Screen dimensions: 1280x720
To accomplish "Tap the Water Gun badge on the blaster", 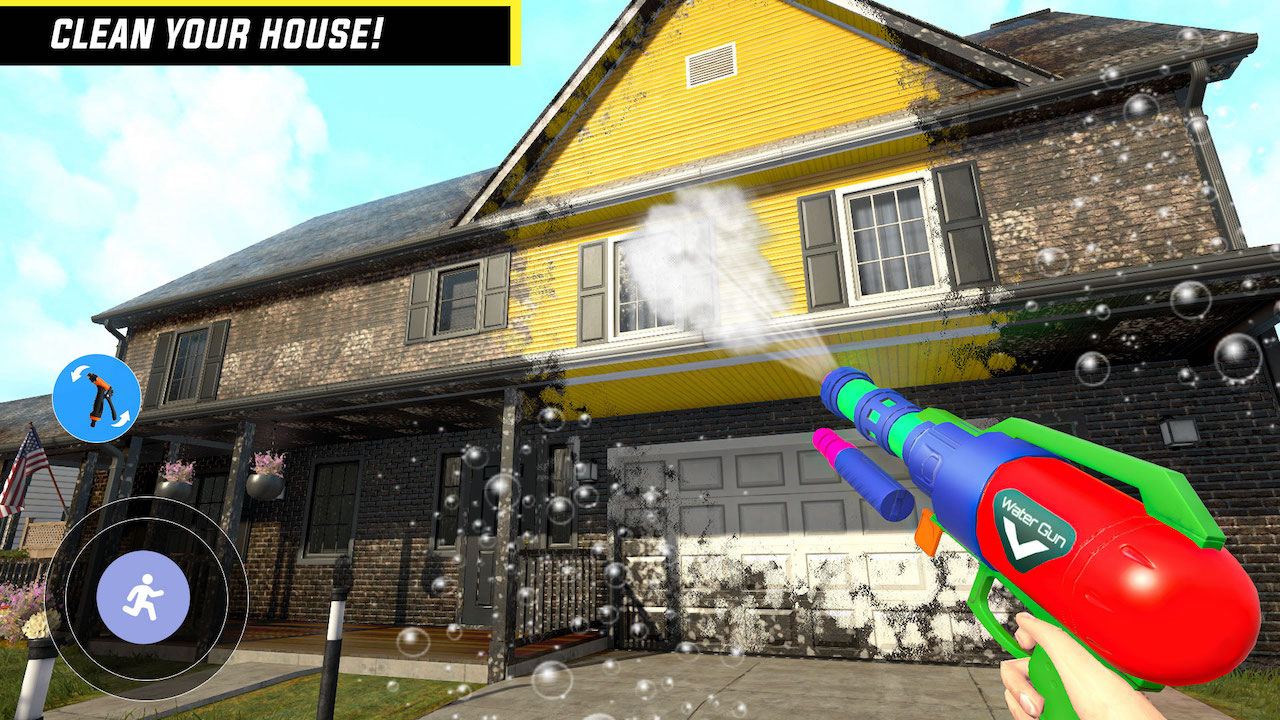I will [x=1030, y=520].
